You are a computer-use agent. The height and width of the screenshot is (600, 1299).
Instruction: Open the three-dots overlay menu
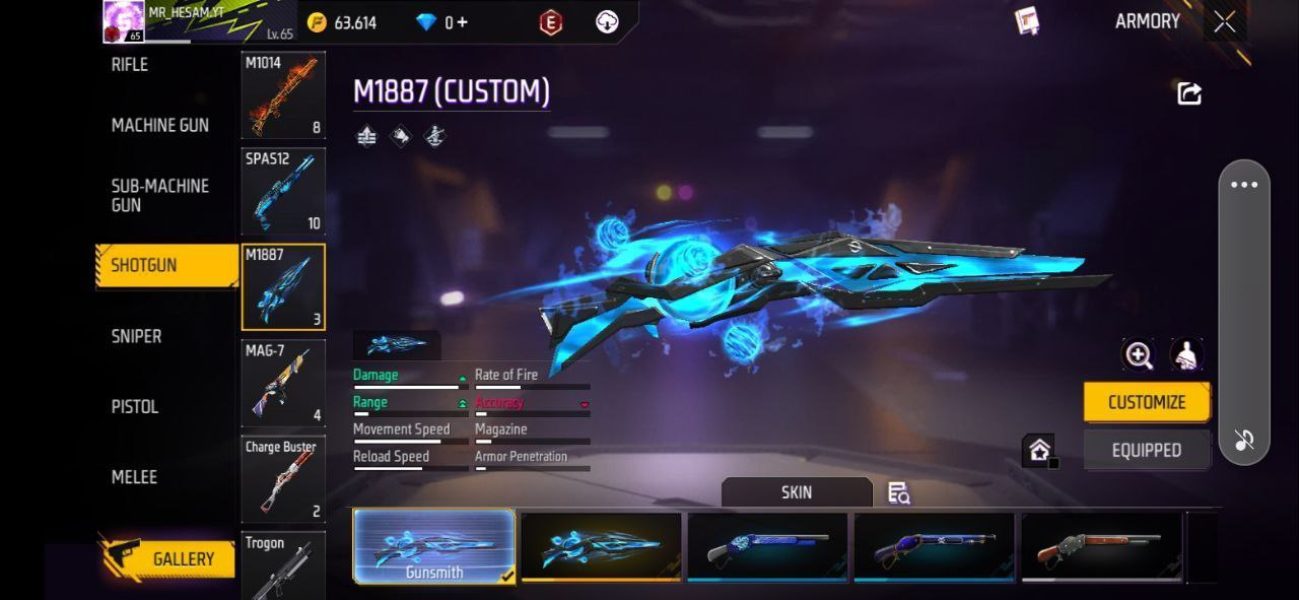(x=1244, y=185)
